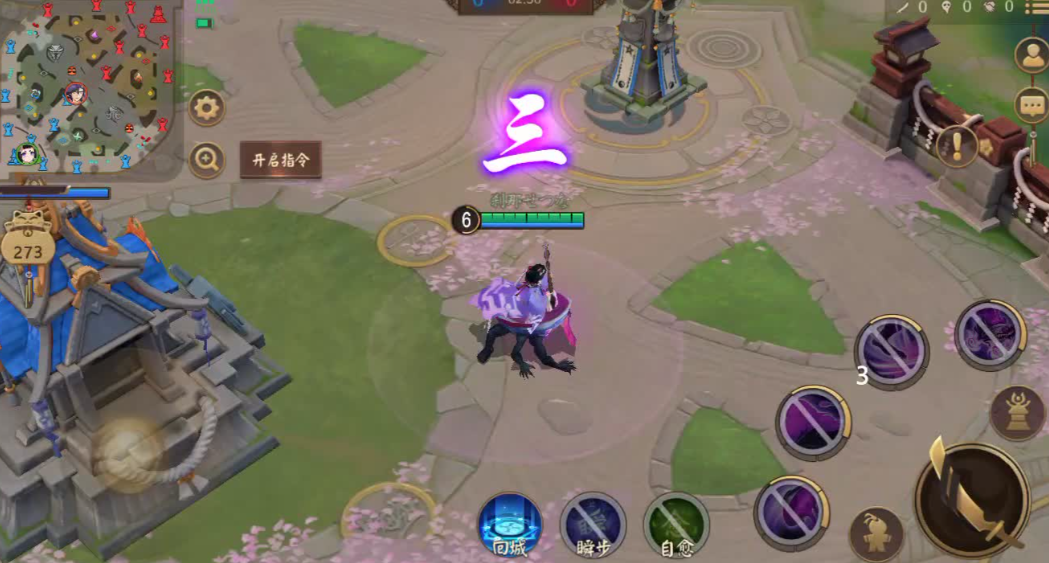Viewport: 1049px width, 563px height.
Task: Choose the target-tower attack button
Action: click(x=1017, y=412)
